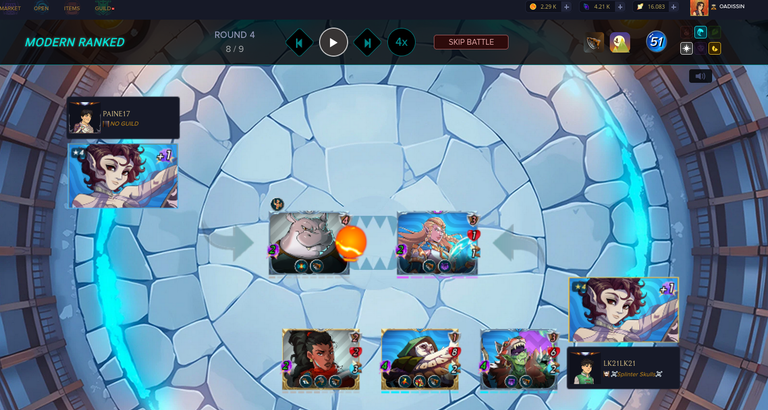Step back to the previous action
The image size is (768, 410).
(298, 42)
